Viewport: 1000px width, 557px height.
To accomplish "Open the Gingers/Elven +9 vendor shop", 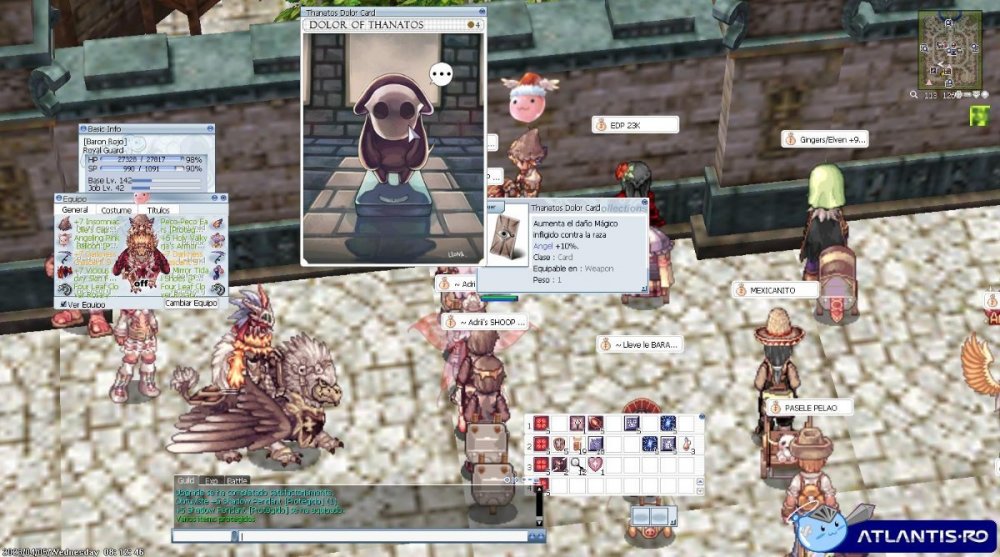I will point(825,140).
